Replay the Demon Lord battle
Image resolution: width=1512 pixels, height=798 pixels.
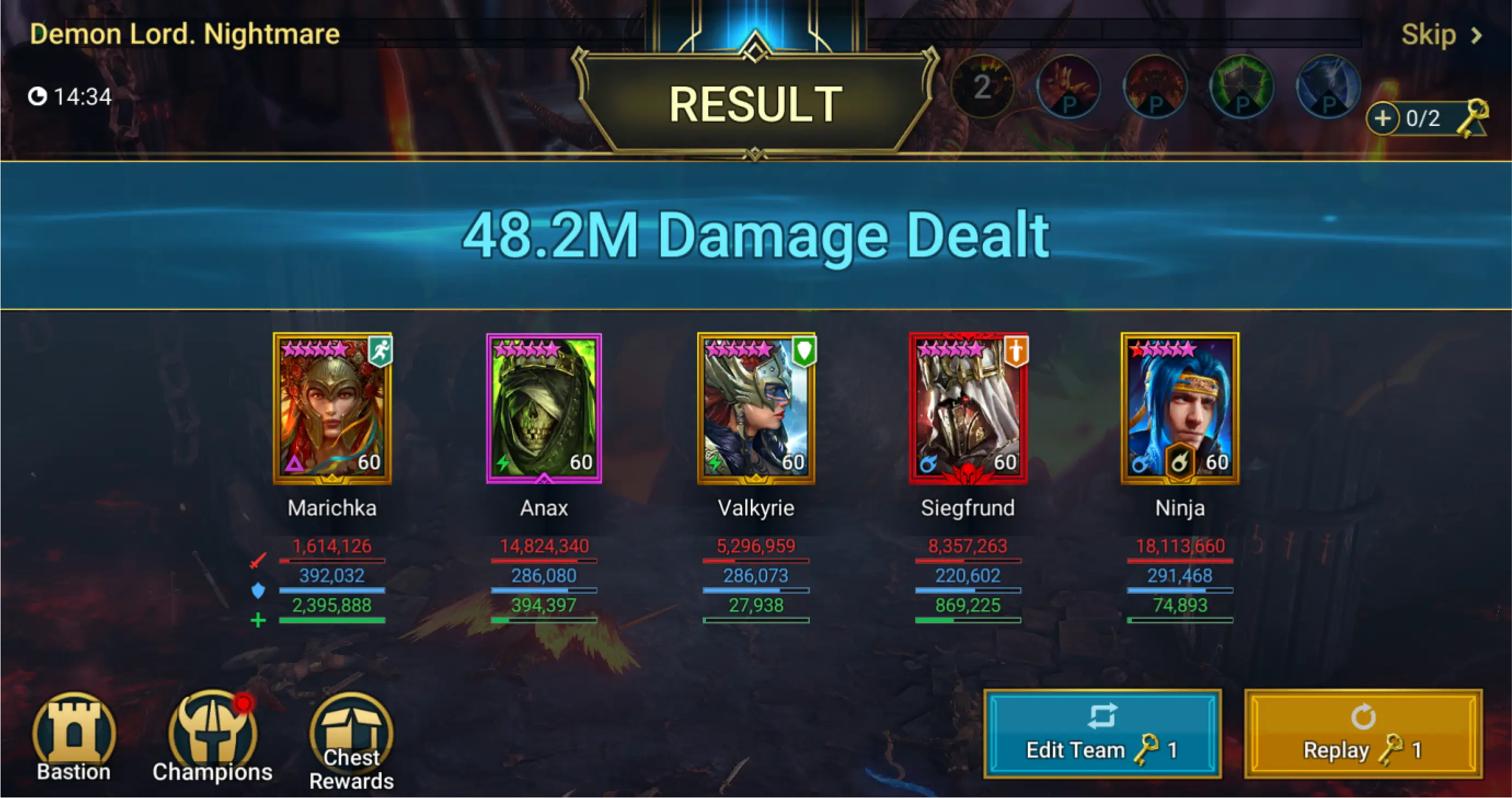(x=1363, y=734)
